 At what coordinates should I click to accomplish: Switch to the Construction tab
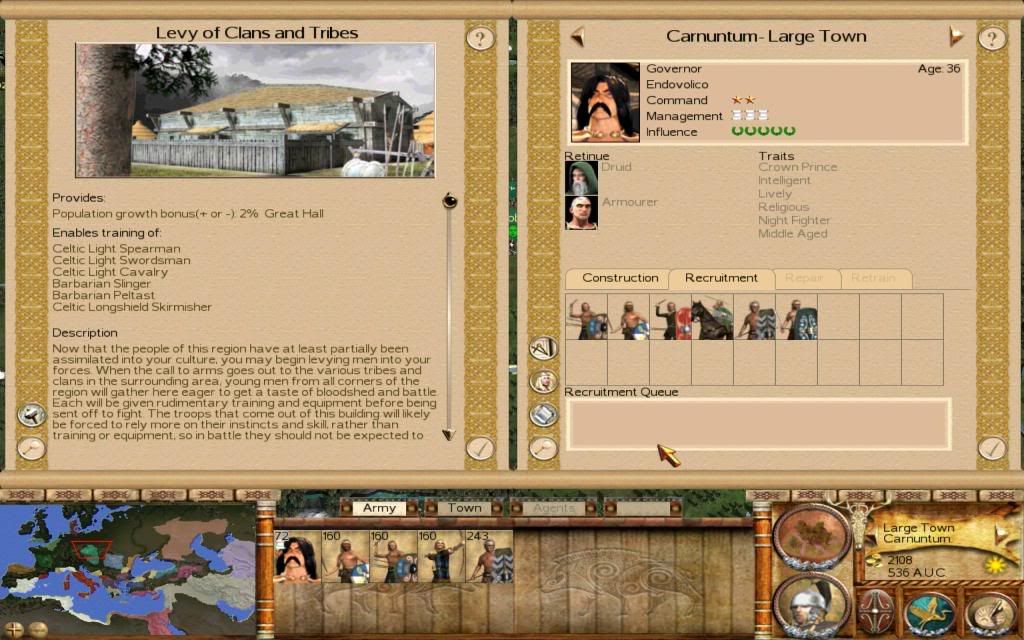pos(620,278)
